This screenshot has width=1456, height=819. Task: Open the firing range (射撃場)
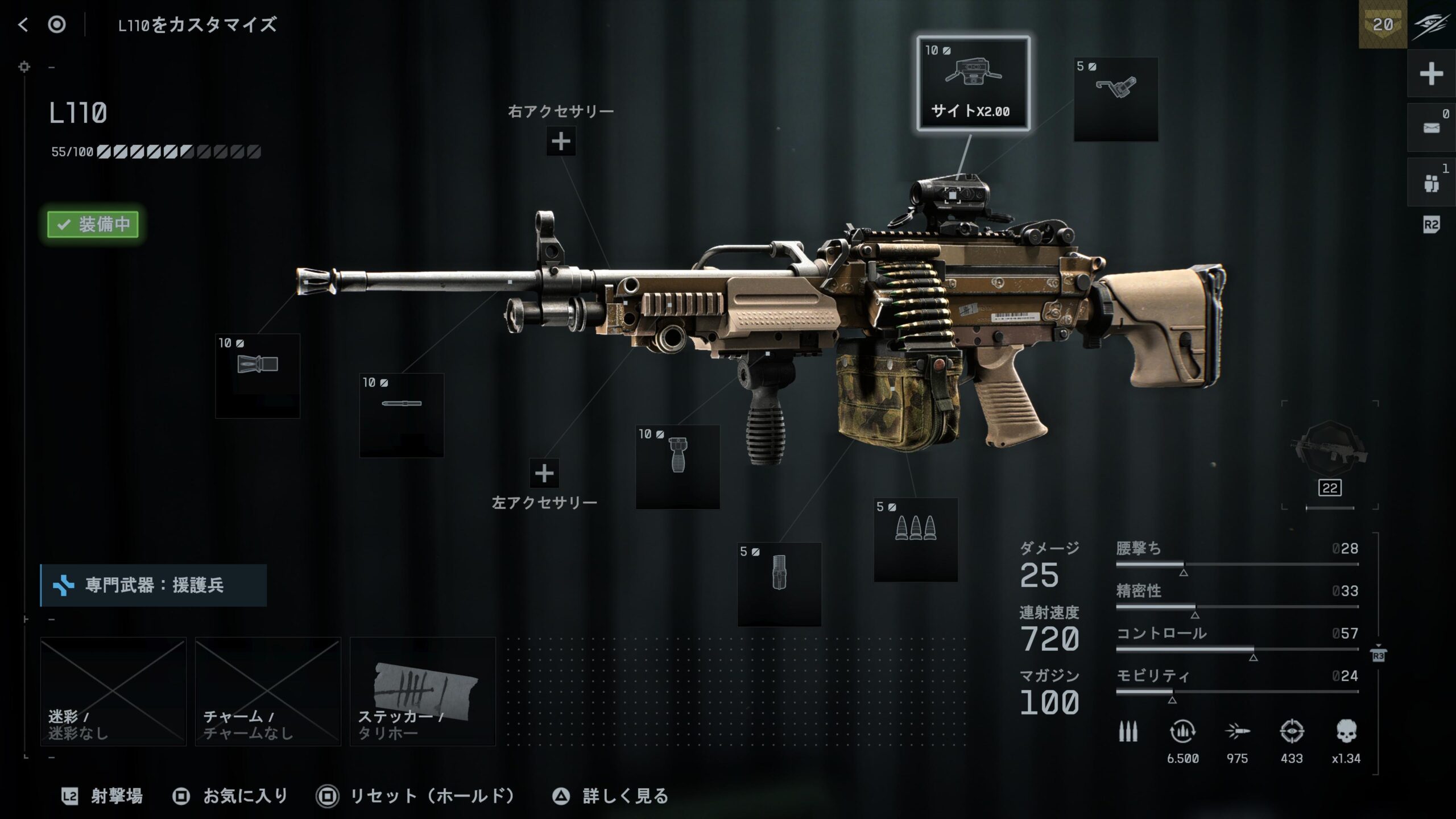tap(103, 796)
